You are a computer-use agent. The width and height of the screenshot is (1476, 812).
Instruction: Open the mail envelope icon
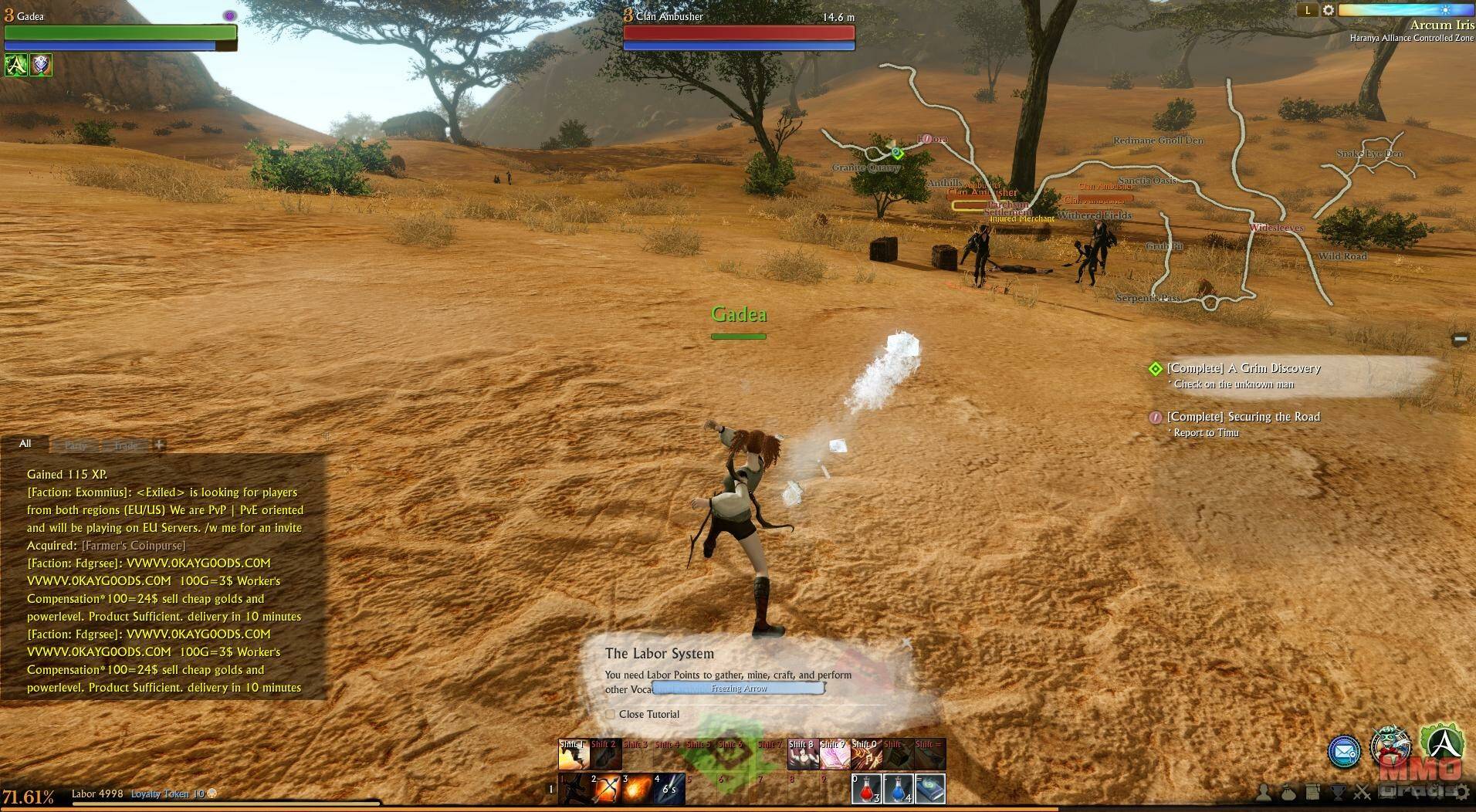point(1344,751)
